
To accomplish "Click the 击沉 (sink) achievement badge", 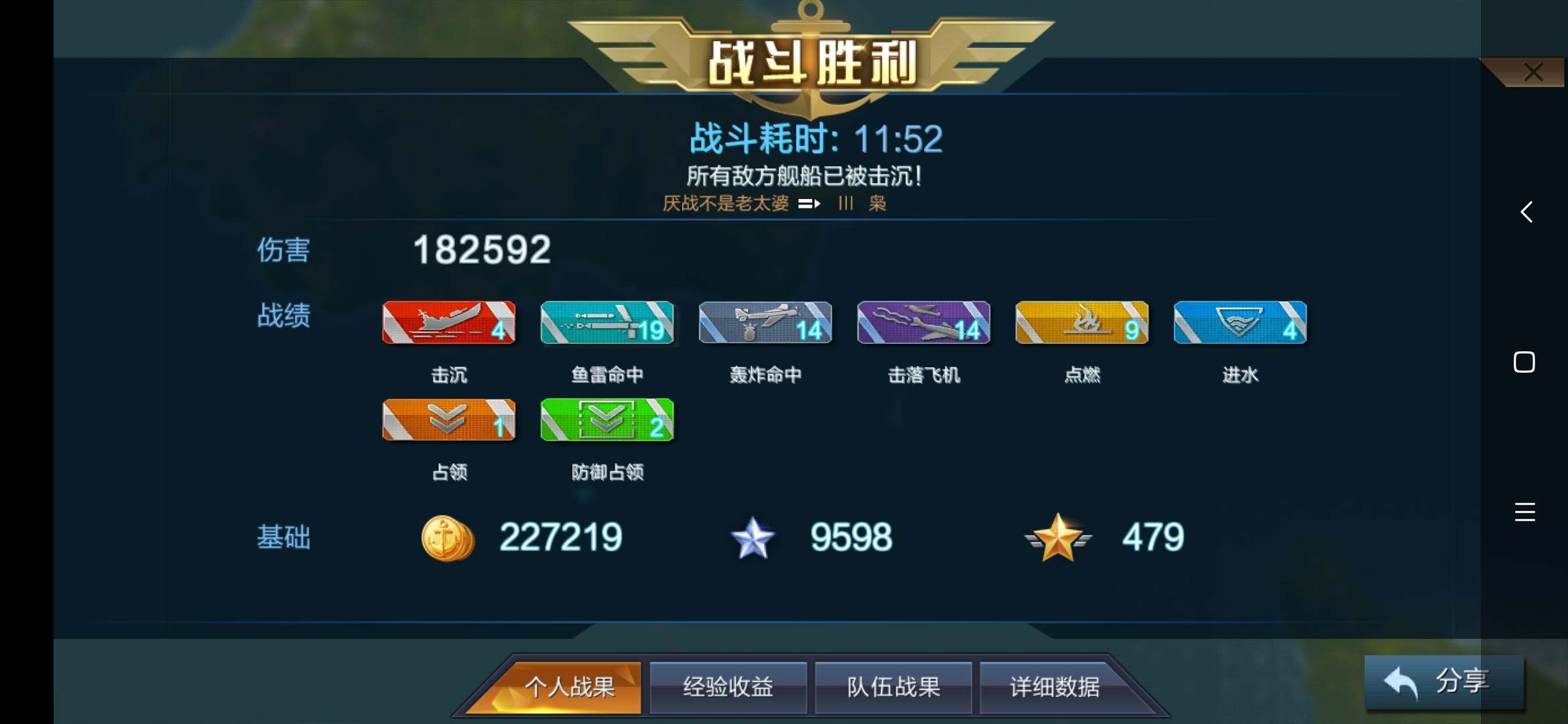I will (x=448, y=323).
